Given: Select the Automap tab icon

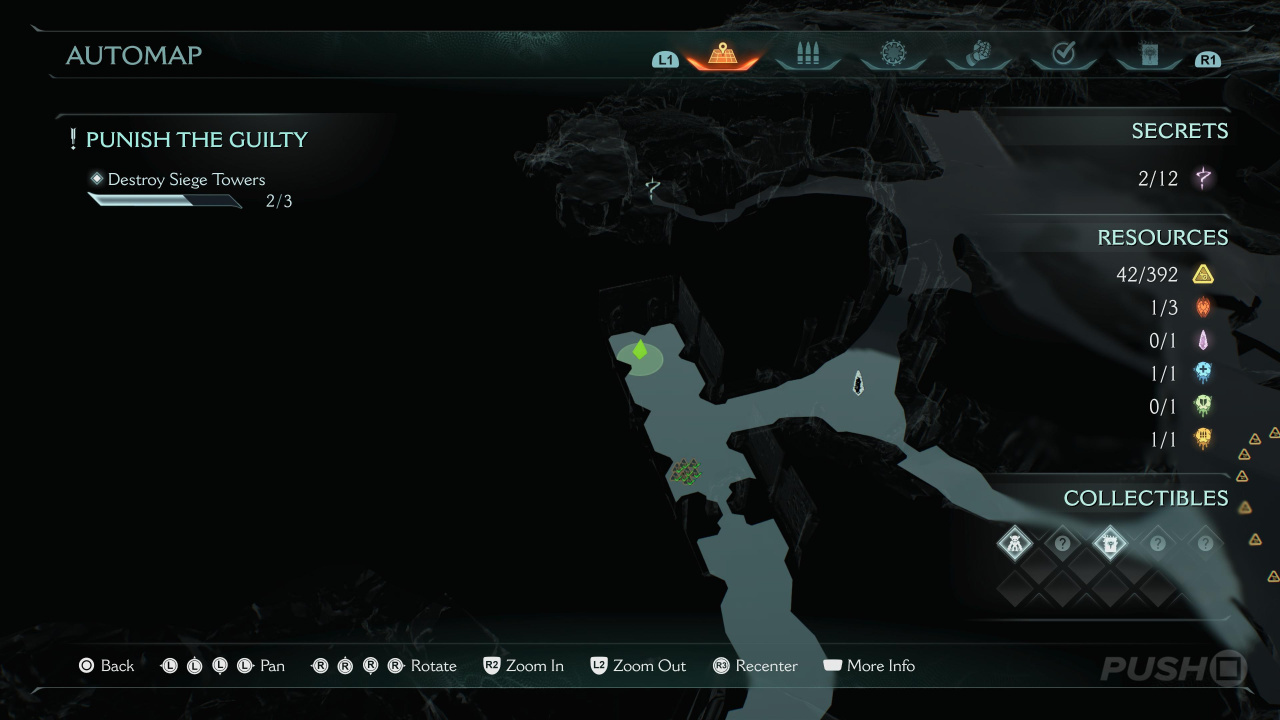Looking at the screenshot, I should [722, 55].
